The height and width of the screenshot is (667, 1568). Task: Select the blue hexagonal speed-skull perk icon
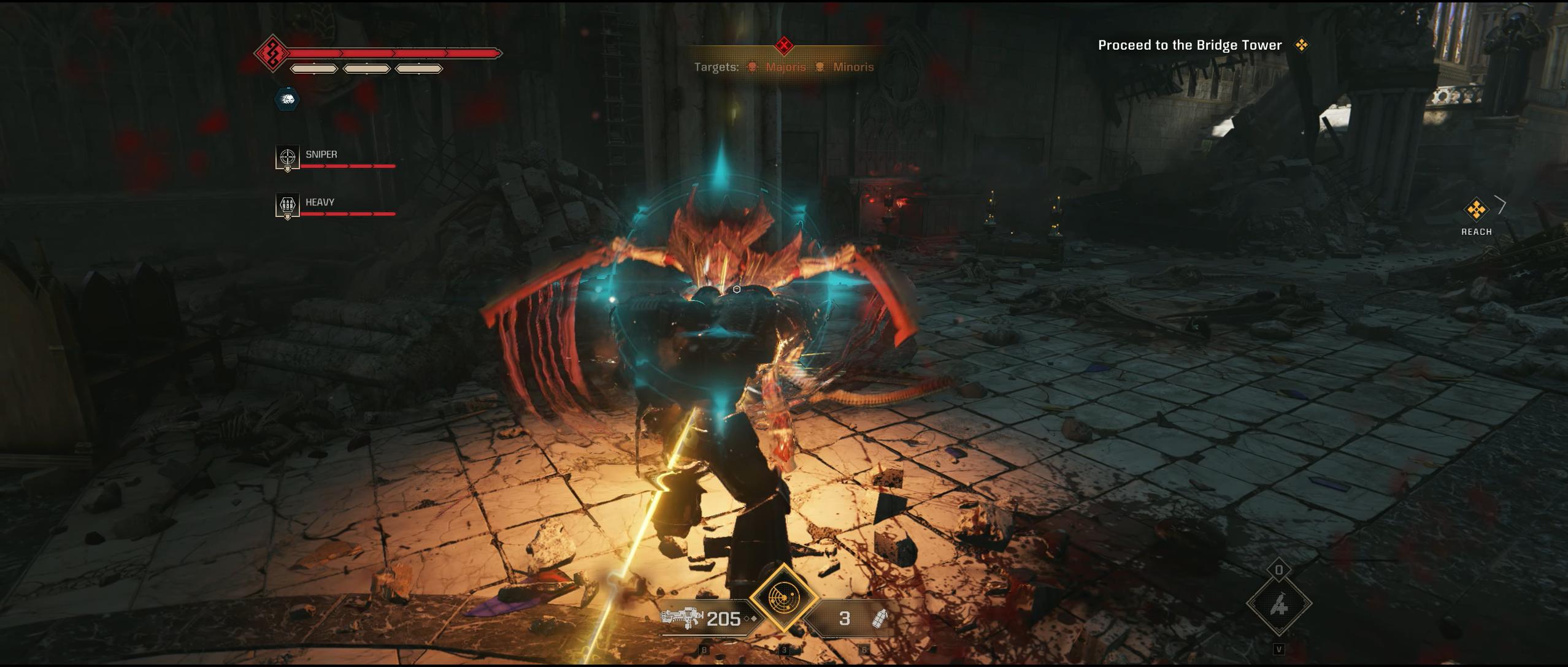pyautogui.click(x=288, y=98)
